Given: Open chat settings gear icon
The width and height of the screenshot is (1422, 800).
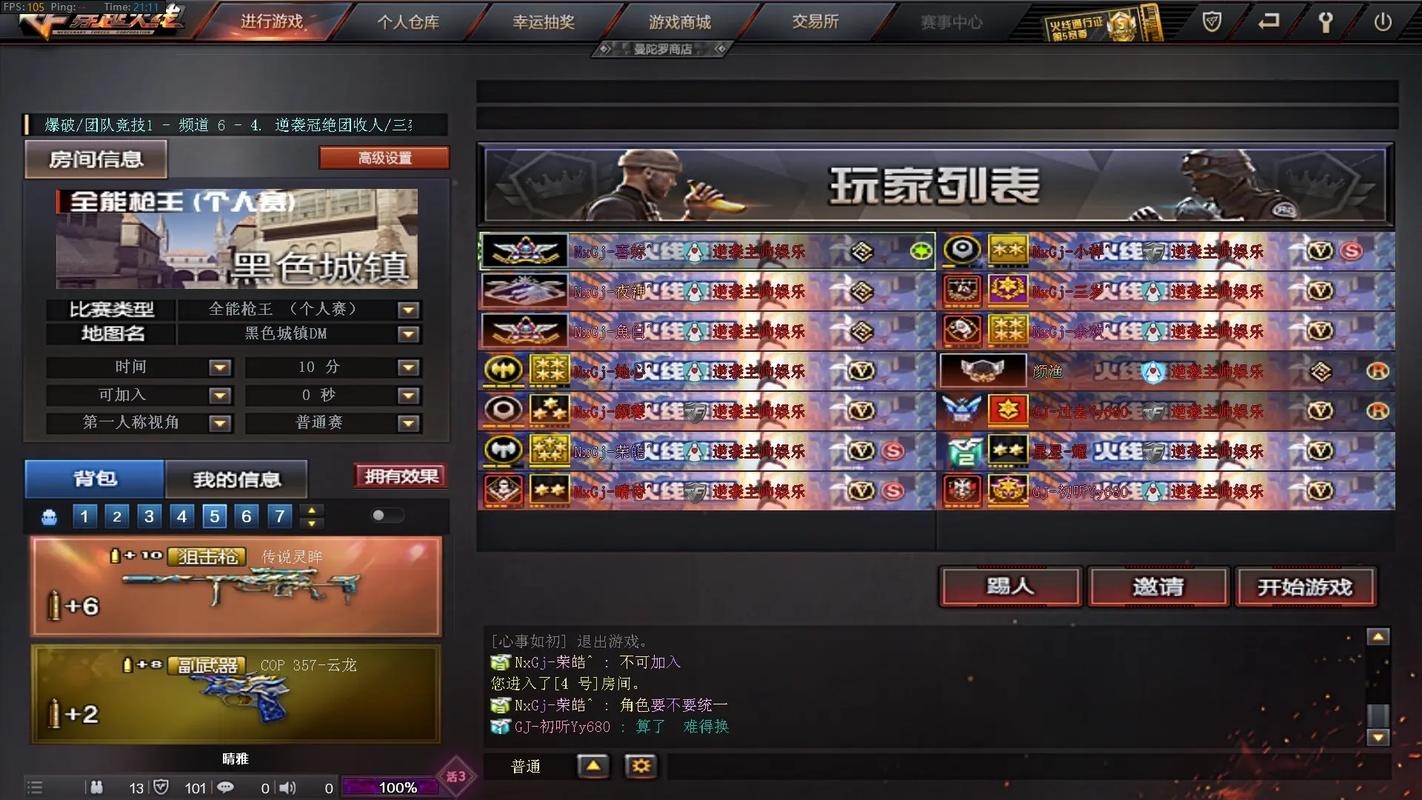Looking at the screenshot, I should point(640,767).
